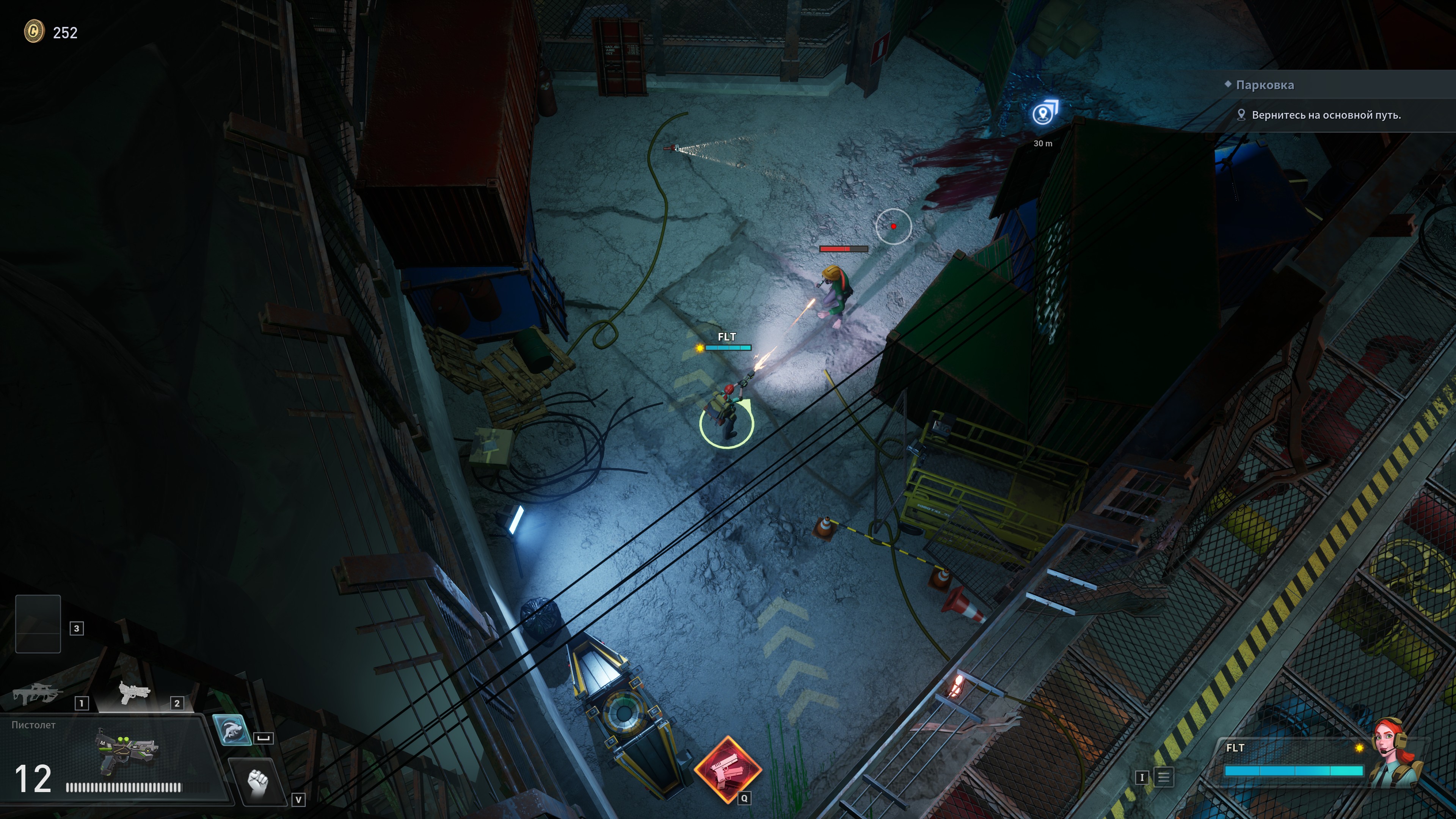Select the assault rifle weapon slot

[x=37, y=693]
